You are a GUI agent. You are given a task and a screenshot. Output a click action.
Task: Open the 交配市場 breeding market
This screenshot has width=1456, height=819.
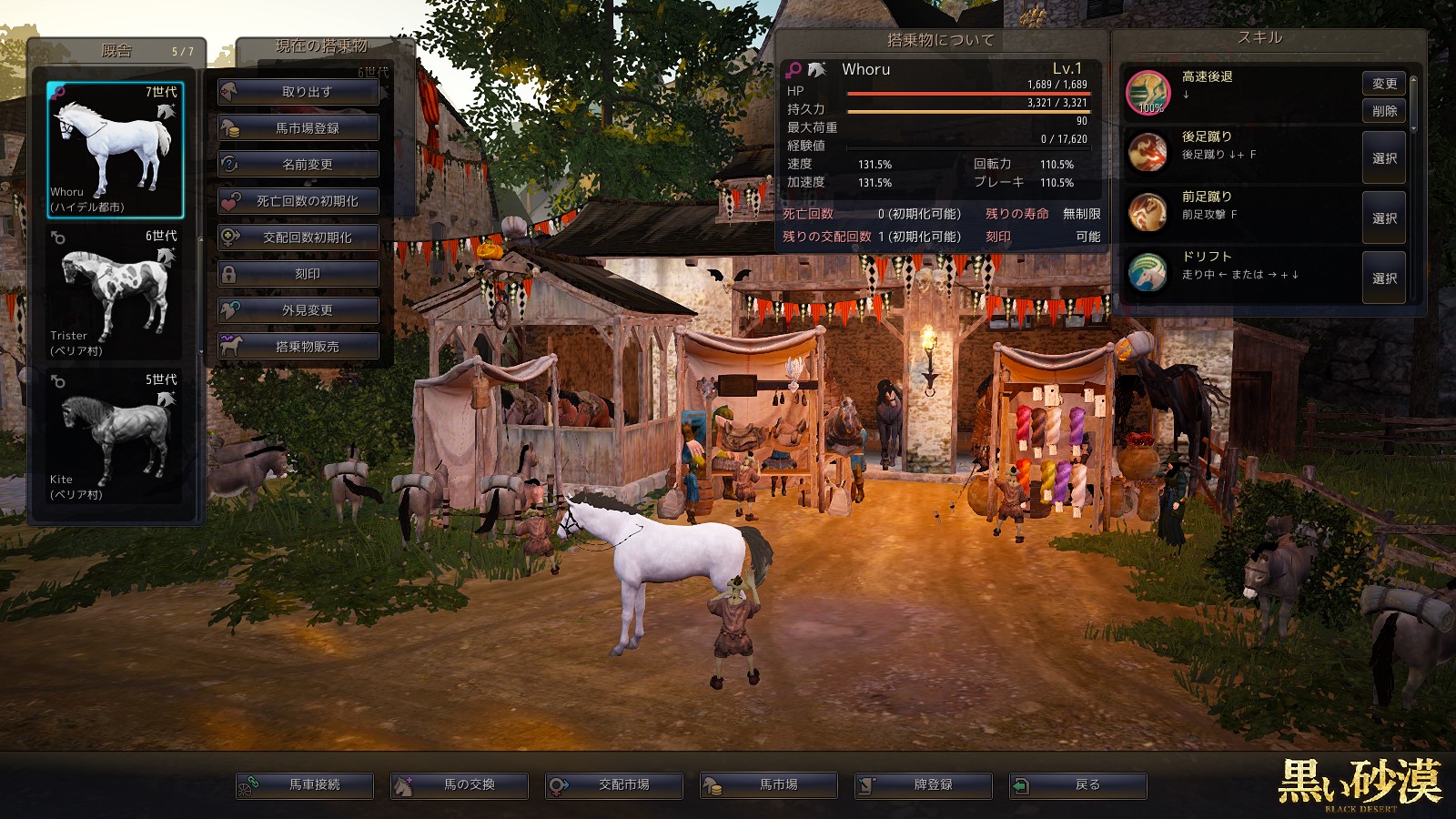point(614,785)
